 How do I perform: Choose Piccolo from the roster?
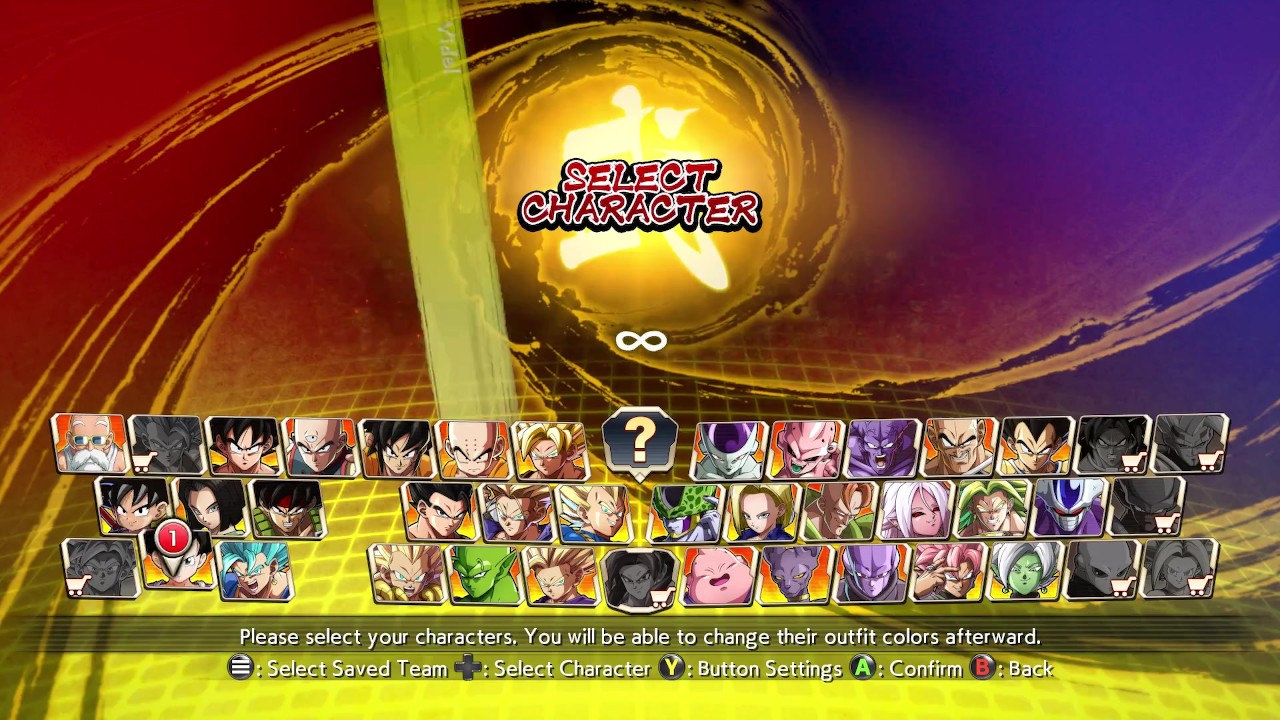coord(484,574)
